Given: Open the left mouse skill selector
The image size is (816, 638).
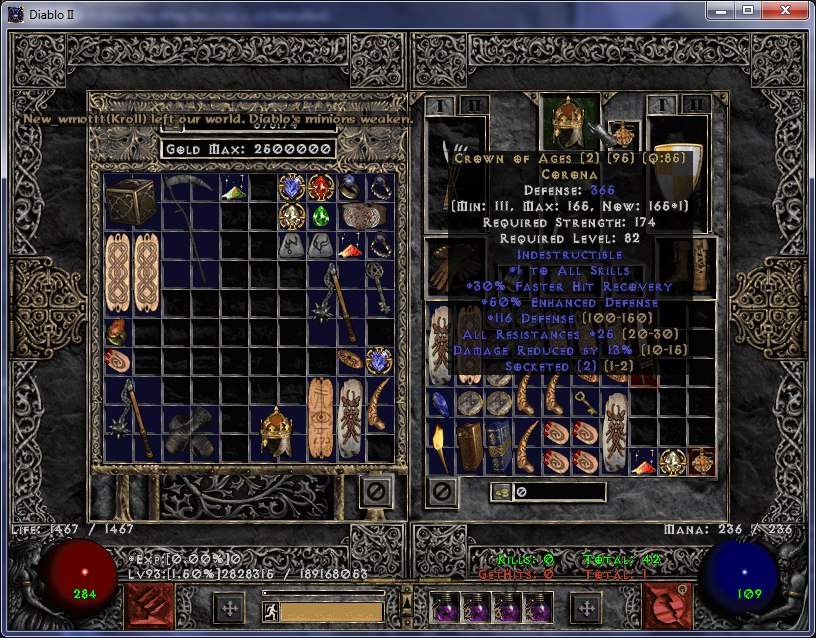Looking at the screenshot, I should pos(149,607).
